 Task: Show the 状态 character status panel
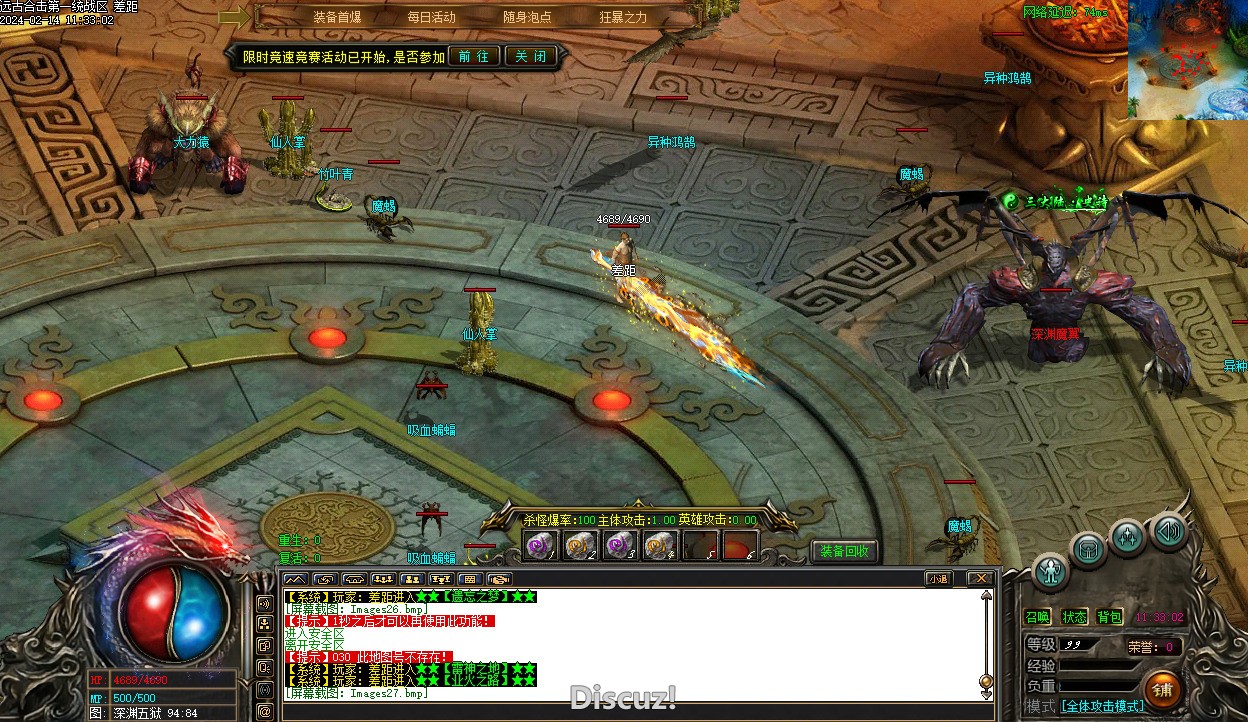coord(1074,617)
